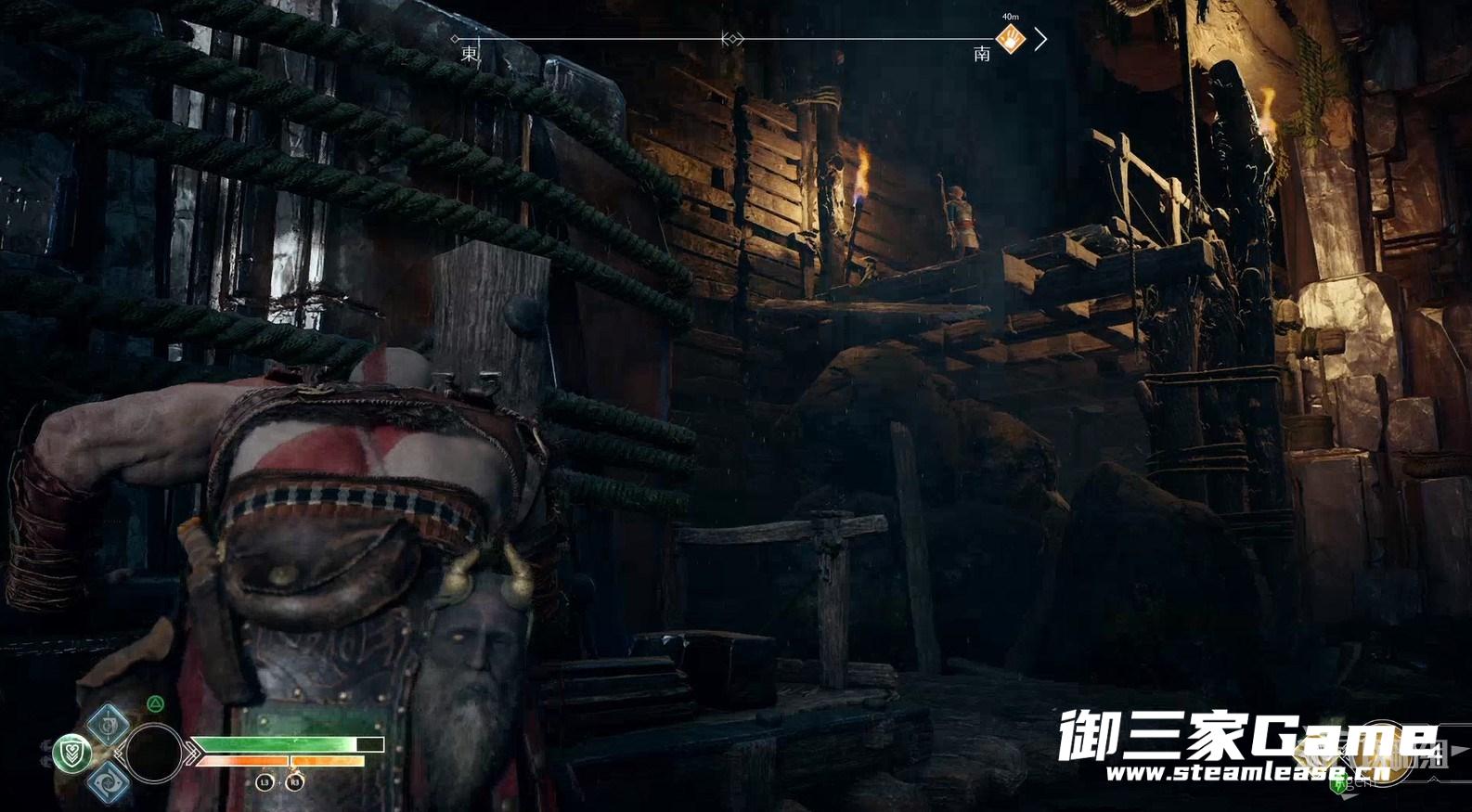The image size is (1472, 812).
Task: Select the orange hand objective marker on compass
Action: point(1010,39)
